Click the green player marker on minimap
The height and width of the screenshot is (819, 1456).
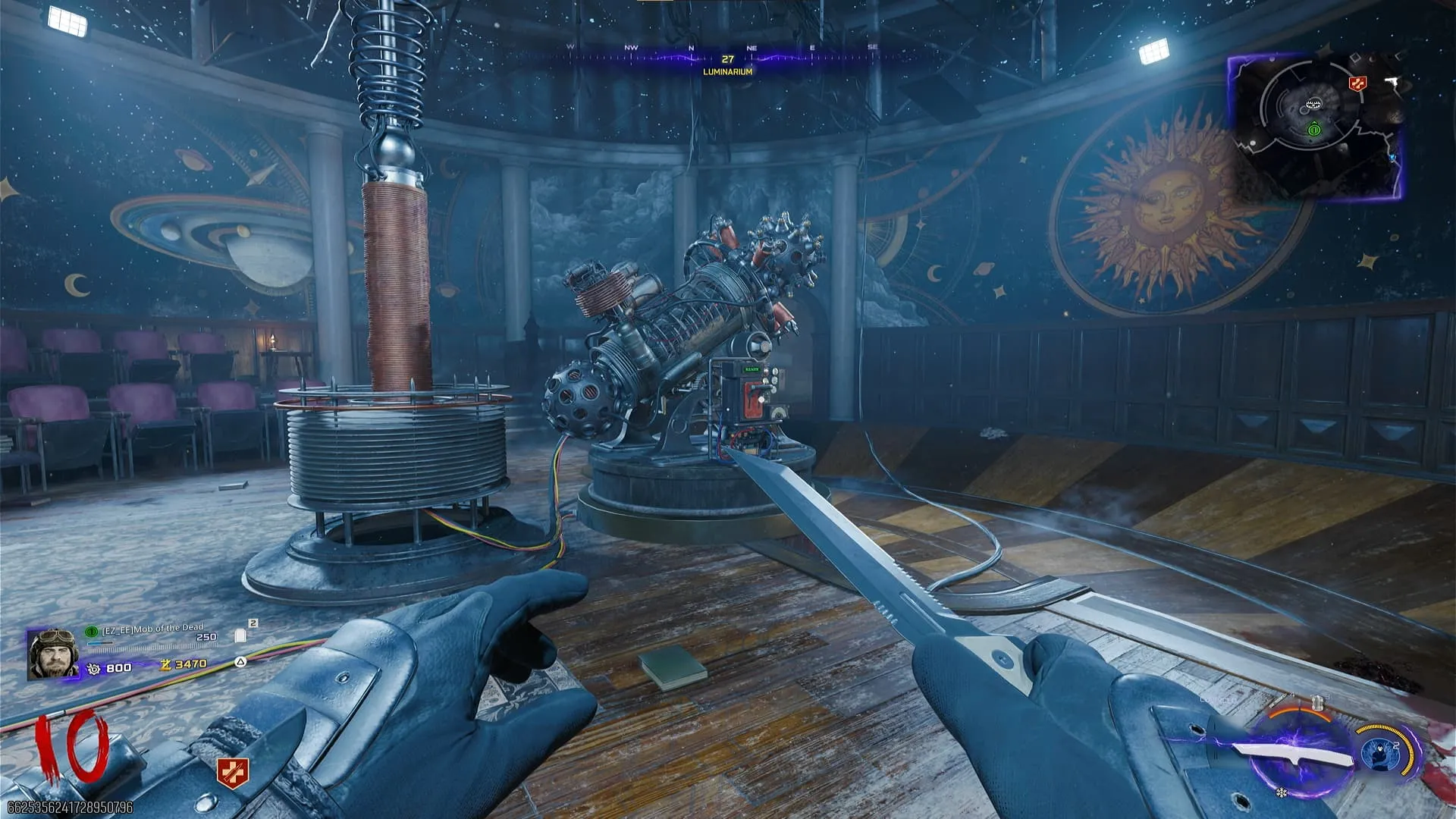(1314, 130)
